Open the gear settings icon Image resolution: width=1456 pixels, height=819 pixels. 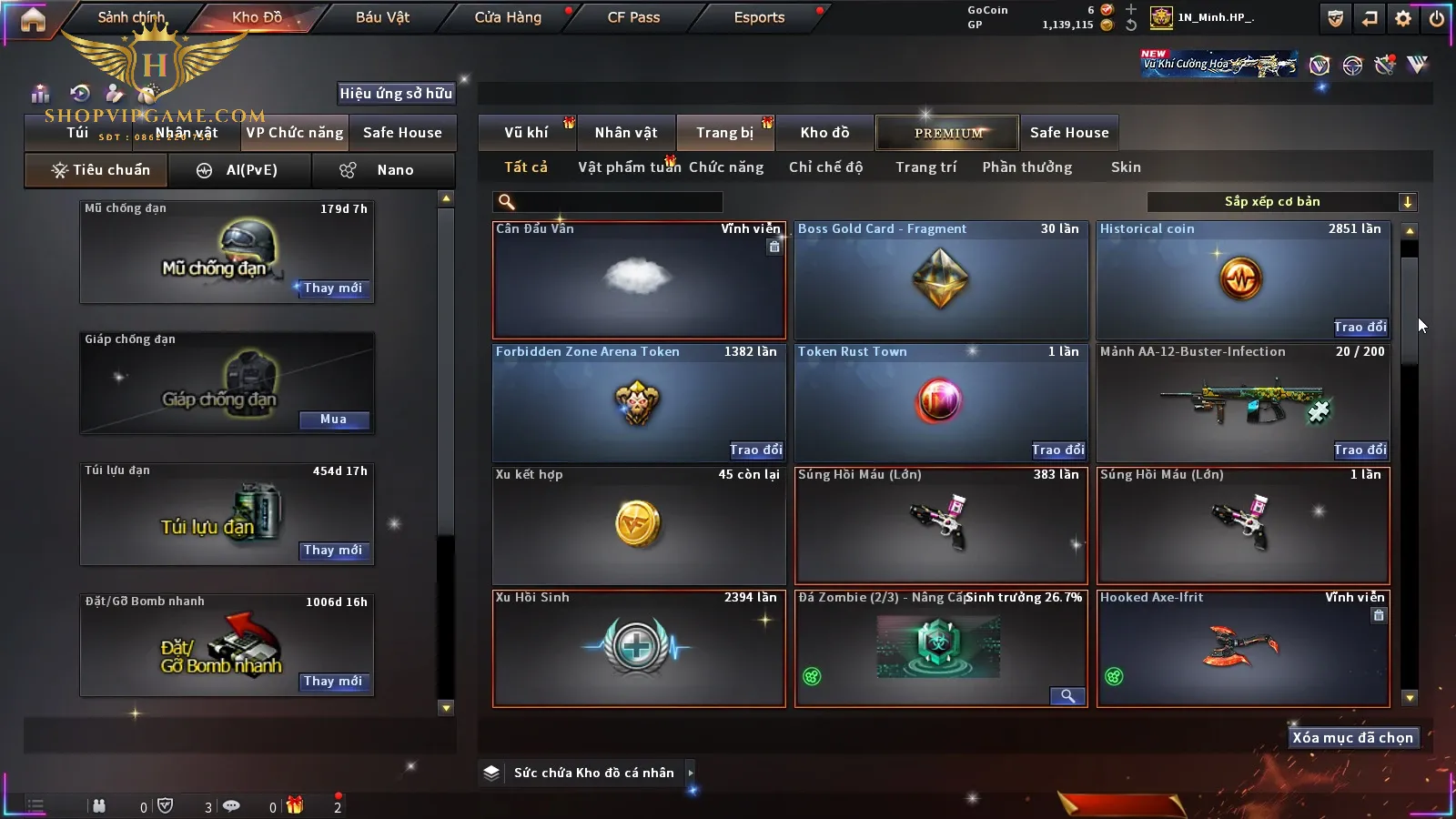click(x=1403, y=18)
